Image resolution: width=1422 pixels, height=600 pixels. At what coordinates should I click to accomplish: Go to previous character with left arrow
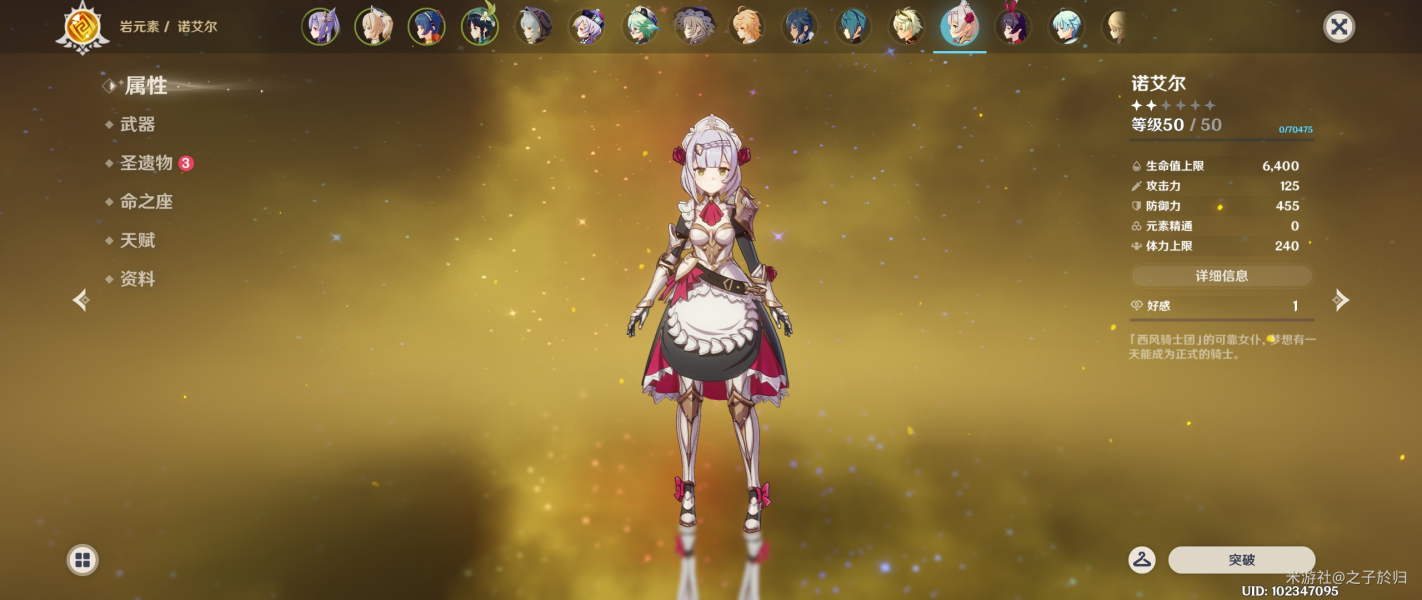tap(81, 300)
